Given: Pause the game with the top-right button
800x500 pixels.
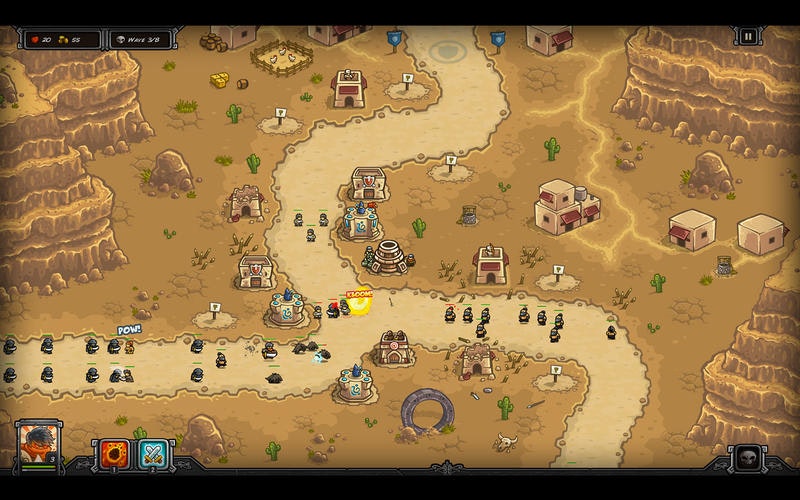Looking at the screenshot, I should coord(748,37).
